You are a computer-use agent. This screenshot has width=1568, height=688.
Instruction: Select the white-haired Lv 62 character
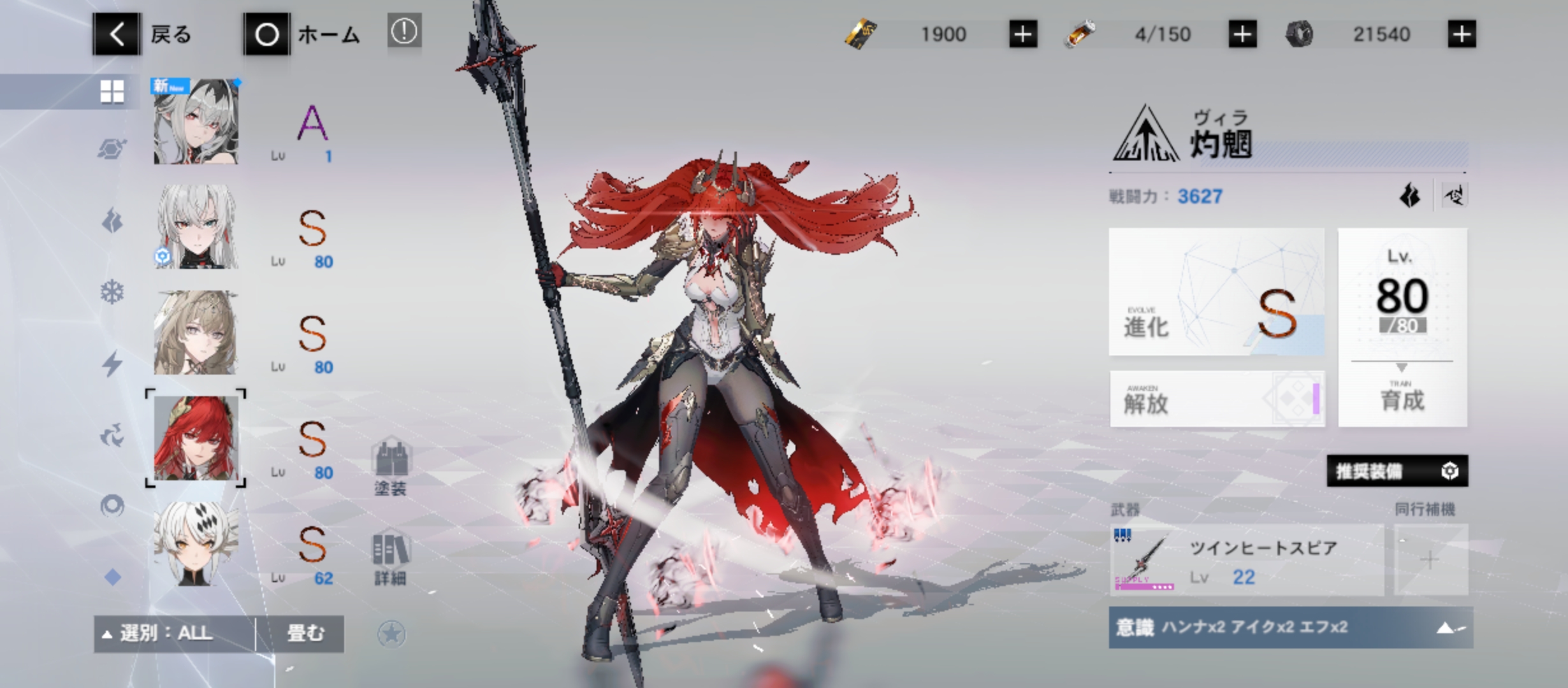[196, 543]
